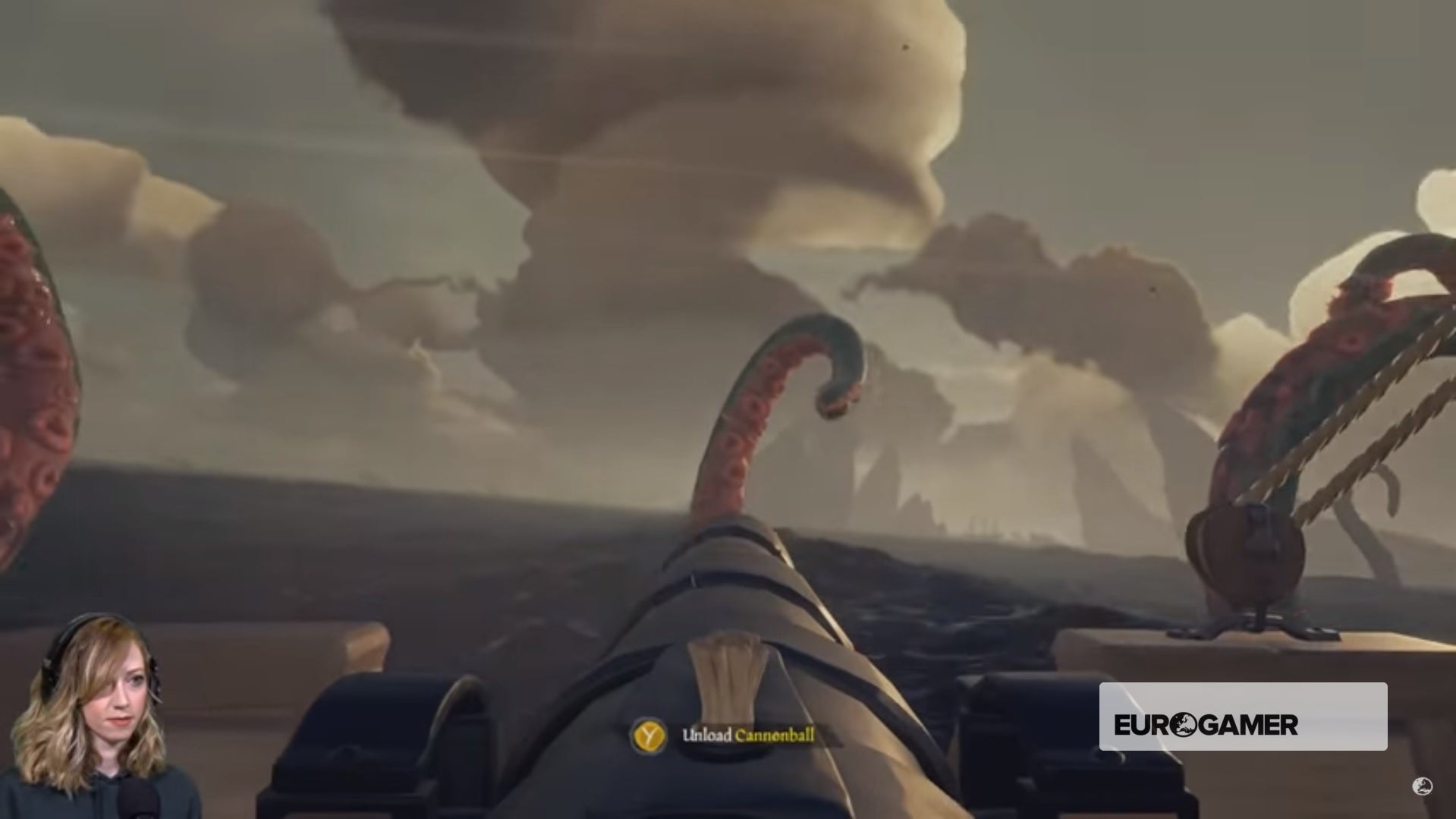This screenshot has width=1456, height=819.
Task: Click the yellow Cannonball text label
Action: point(775,735)
